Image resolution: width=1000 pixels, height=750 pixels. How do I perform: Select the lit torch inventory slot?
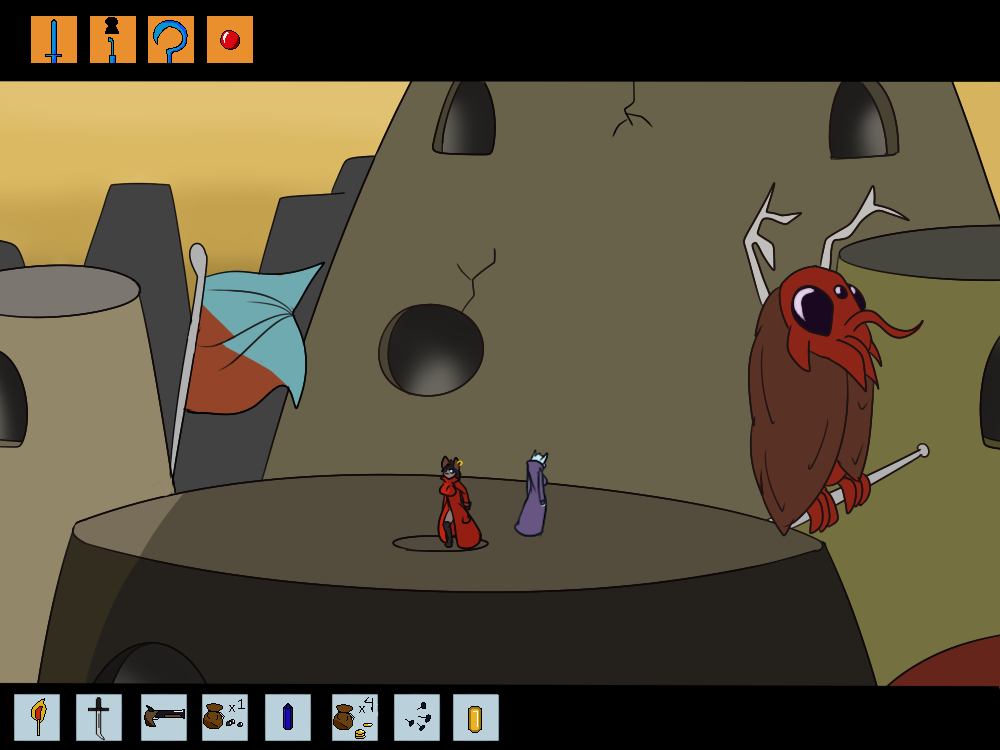point(37,717)
